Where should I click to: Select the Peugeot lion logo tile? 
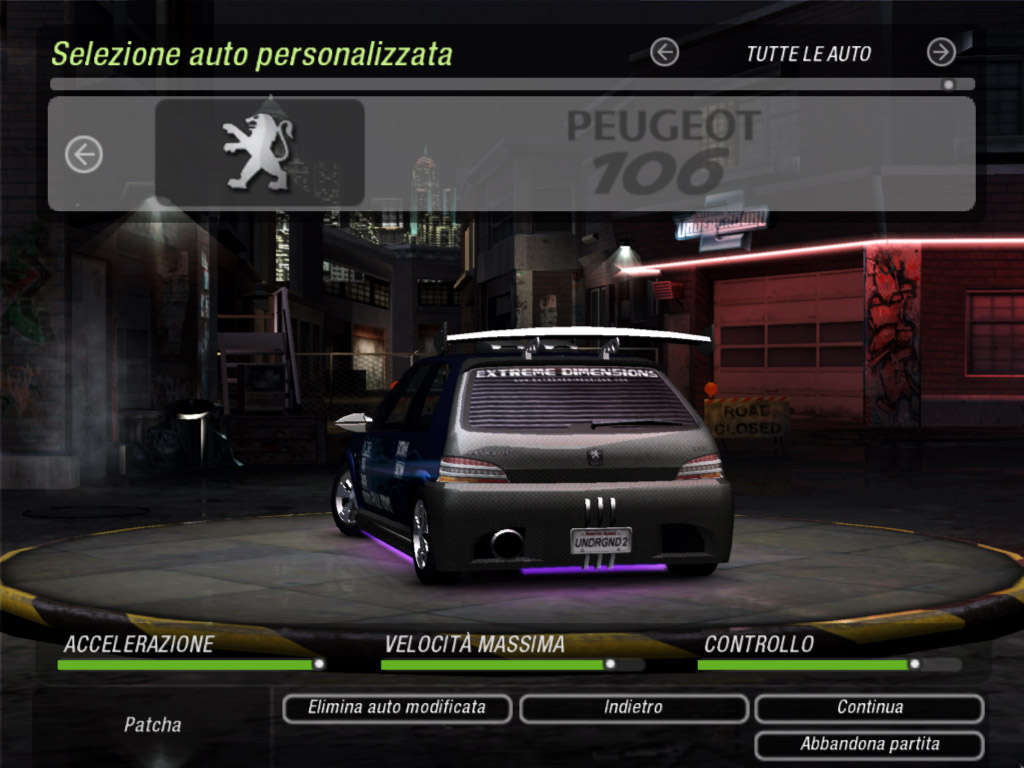pos(259,153)
